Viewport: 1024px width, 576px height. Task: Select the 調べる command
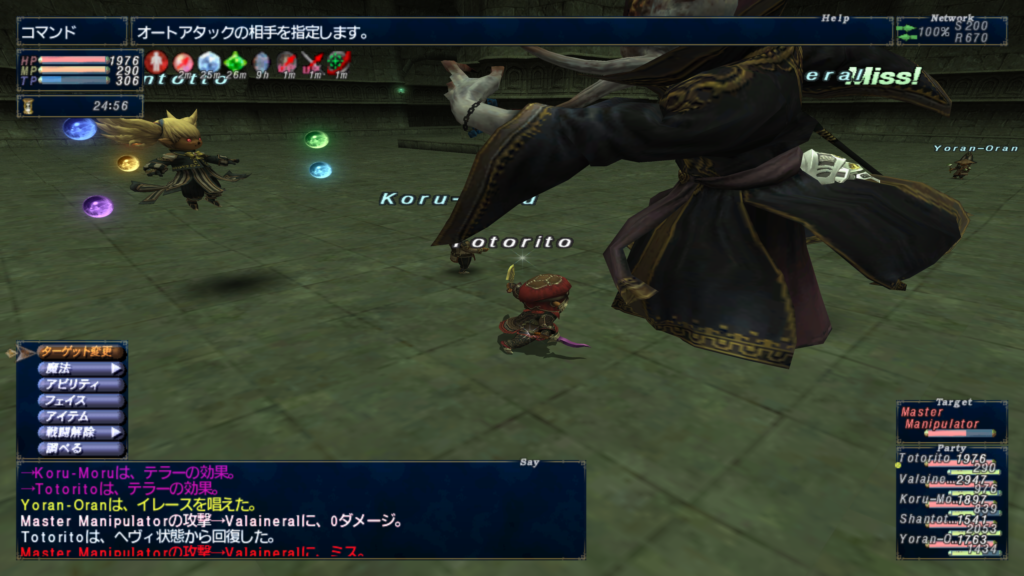click(80, 448)
